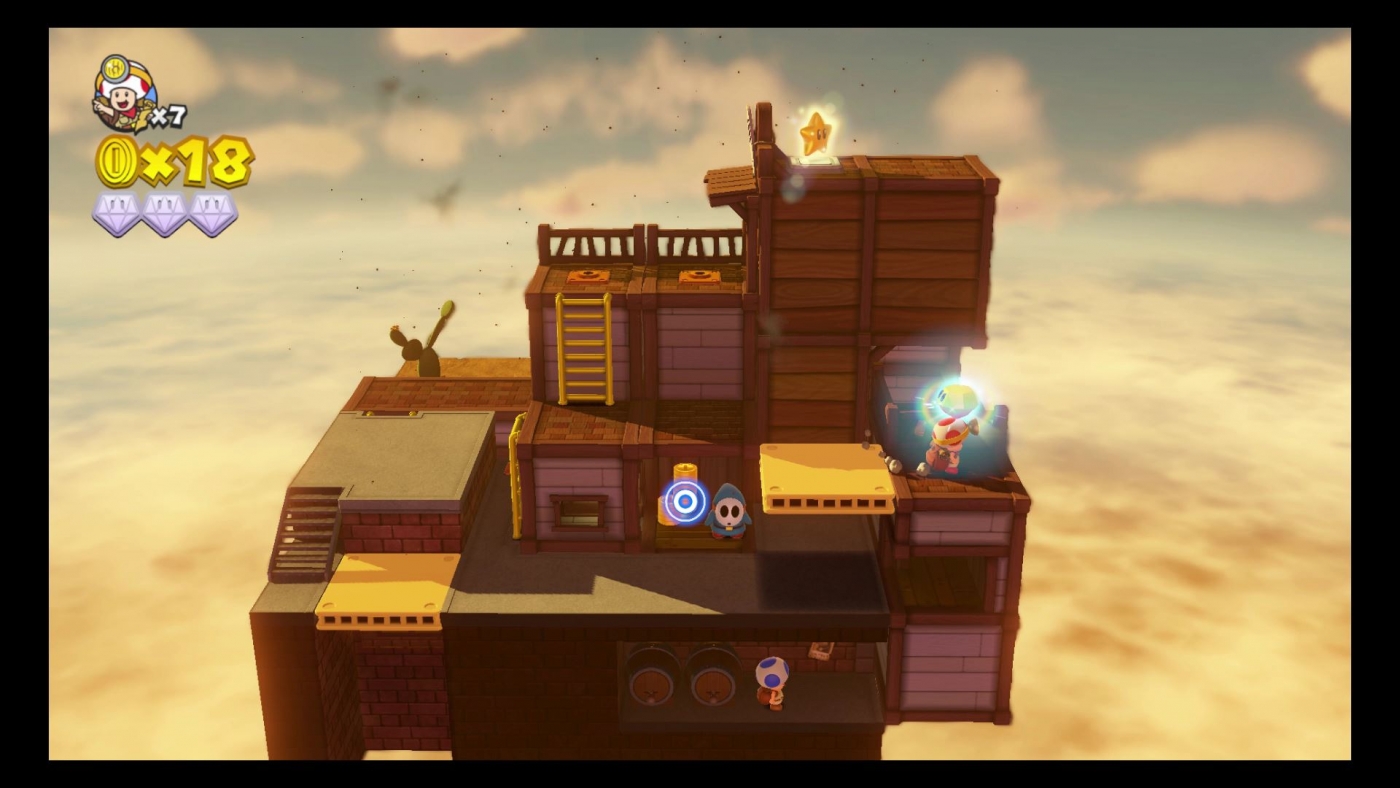Select the Power Star atop the tower
This screenshot has width=1400, height=788.
point(816,133)
